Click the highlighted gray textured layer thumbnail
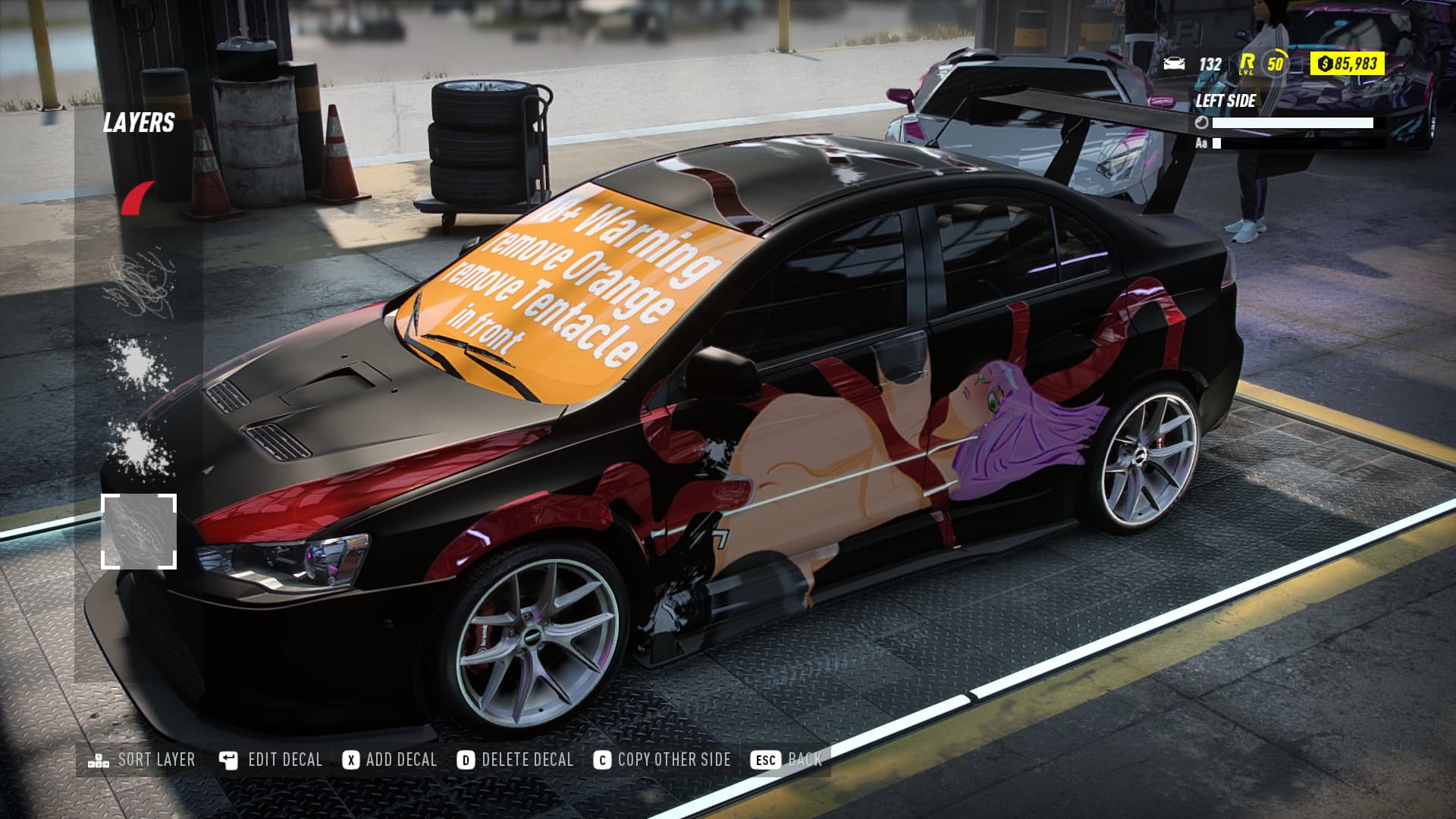 point(139,532)
